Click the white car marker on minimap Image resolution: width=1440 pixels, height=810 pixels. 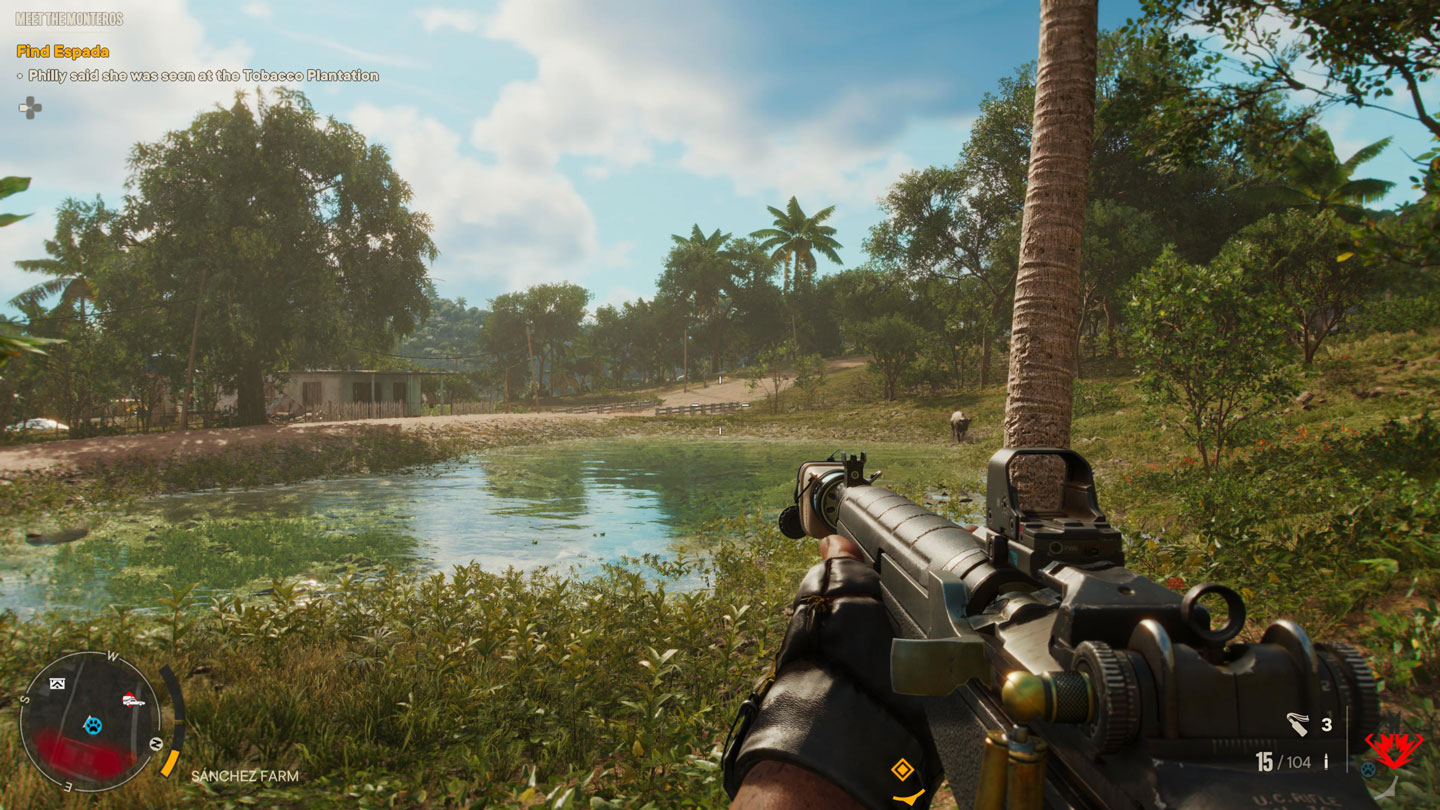pos(132,700)
